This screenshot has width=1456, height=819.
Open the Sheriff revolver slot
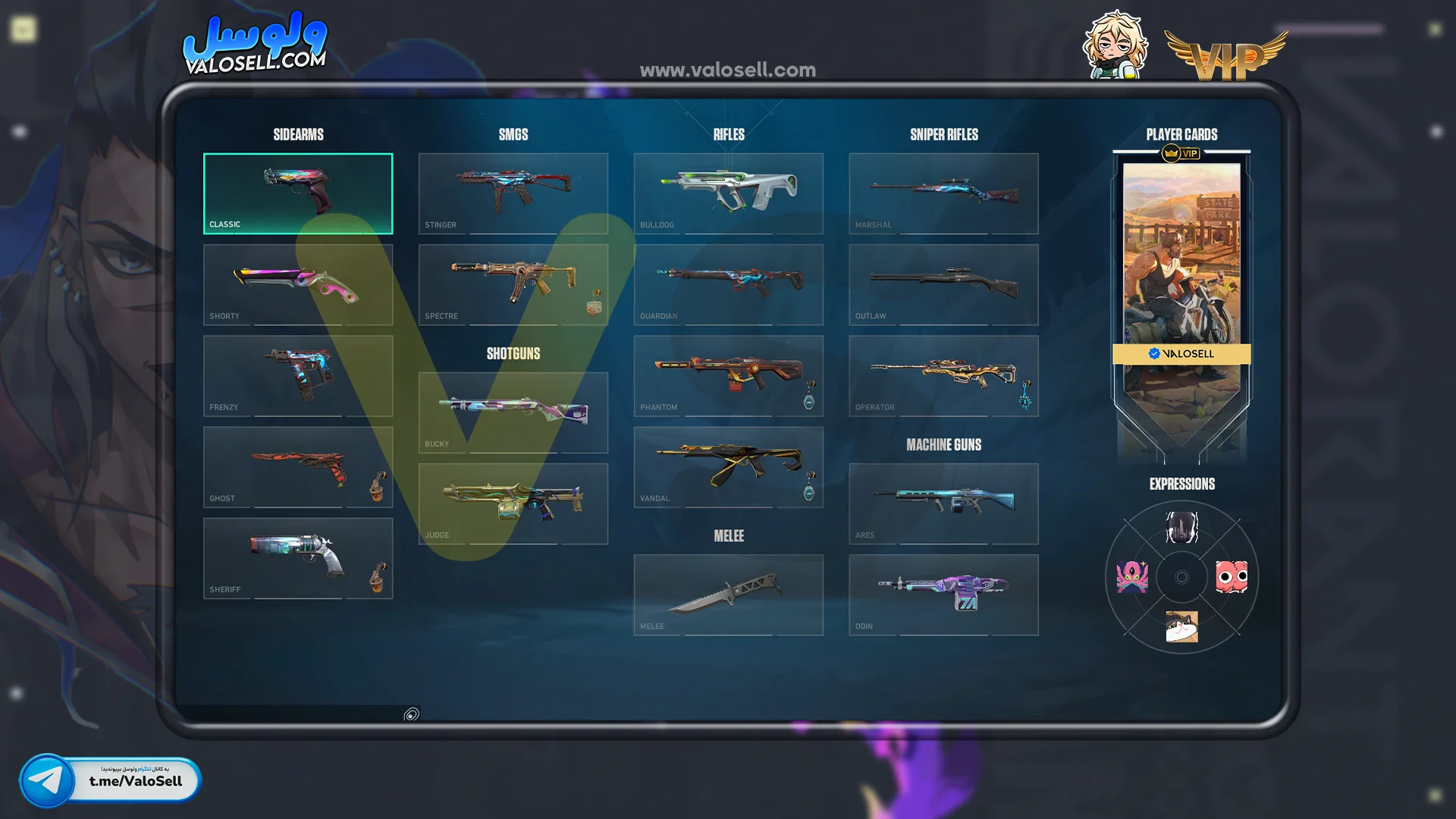298,558
